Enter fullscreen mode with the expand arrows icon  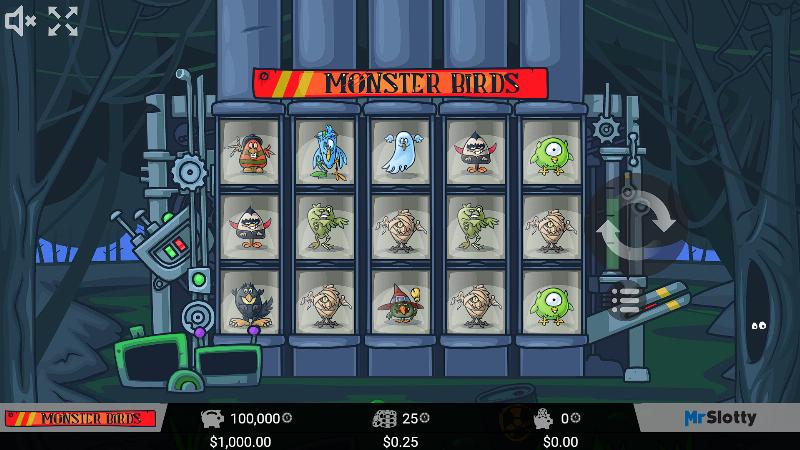click(x=63, y=21)
